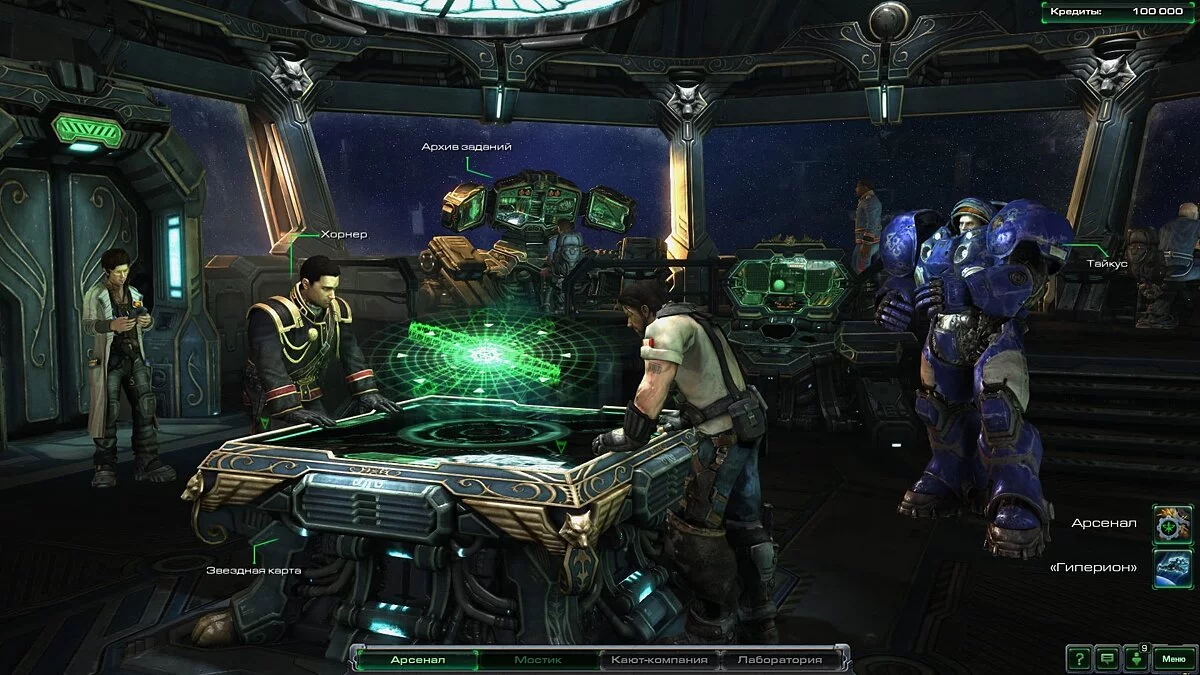
Task: Click the friends button with the 9 badge
Action: point(1135,658)
